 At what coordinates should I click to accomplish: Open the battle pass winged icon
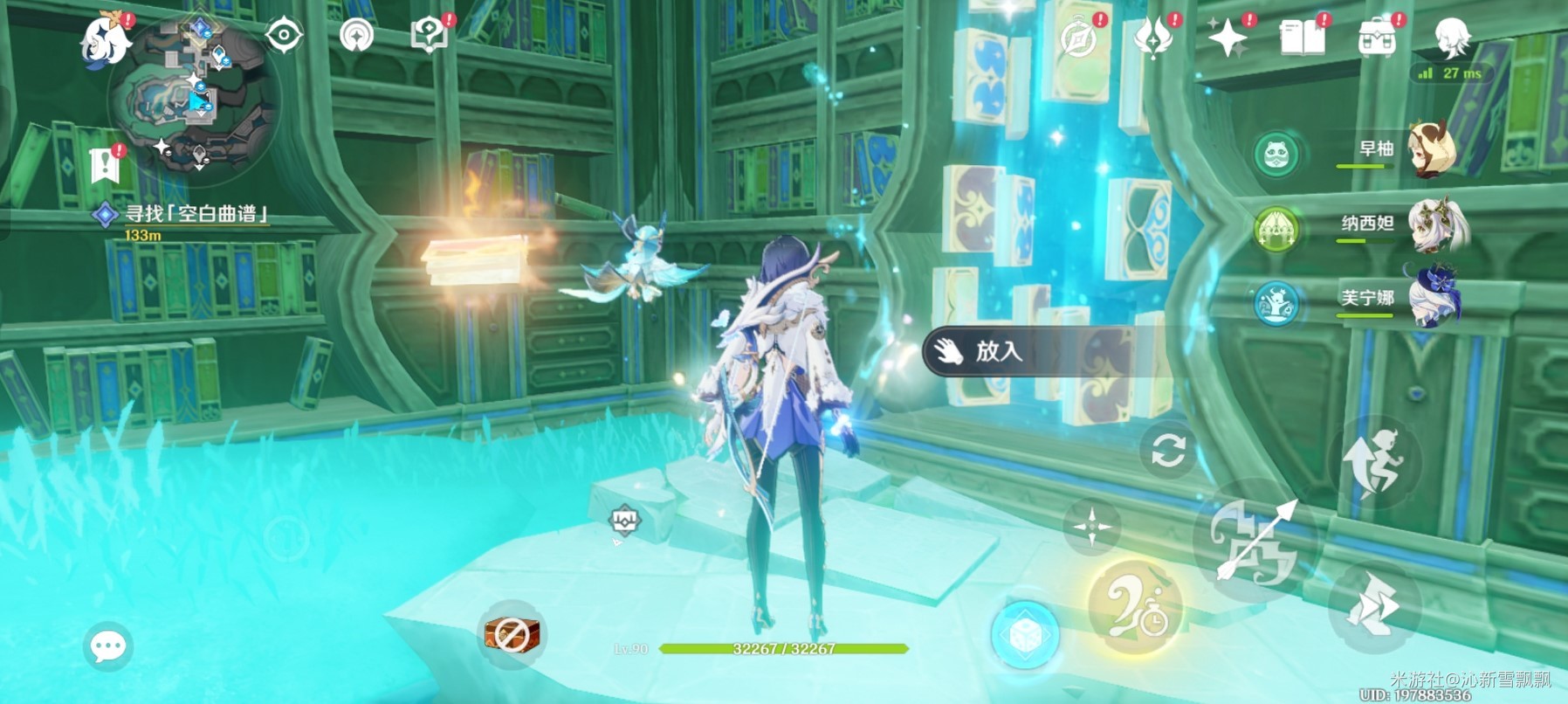coord(1153,38)
